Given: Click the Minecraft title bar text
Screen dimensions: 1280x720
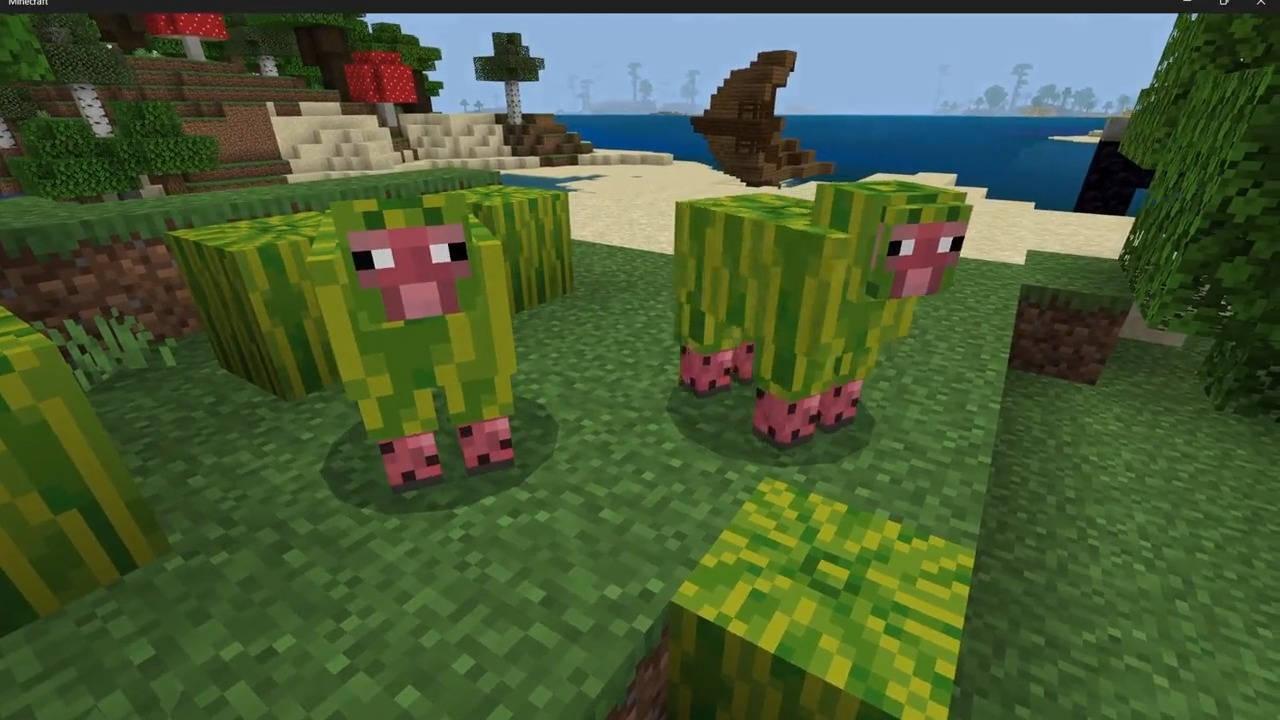Looking at the screenshot, I should (30, 3).
